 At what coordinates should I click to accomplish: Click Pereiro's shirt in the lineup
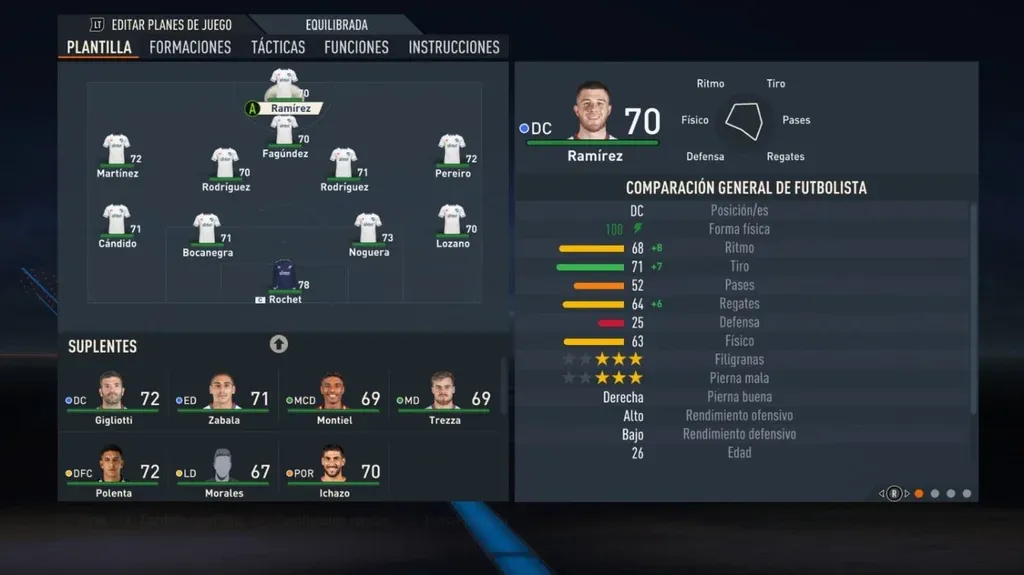(452, 150)
